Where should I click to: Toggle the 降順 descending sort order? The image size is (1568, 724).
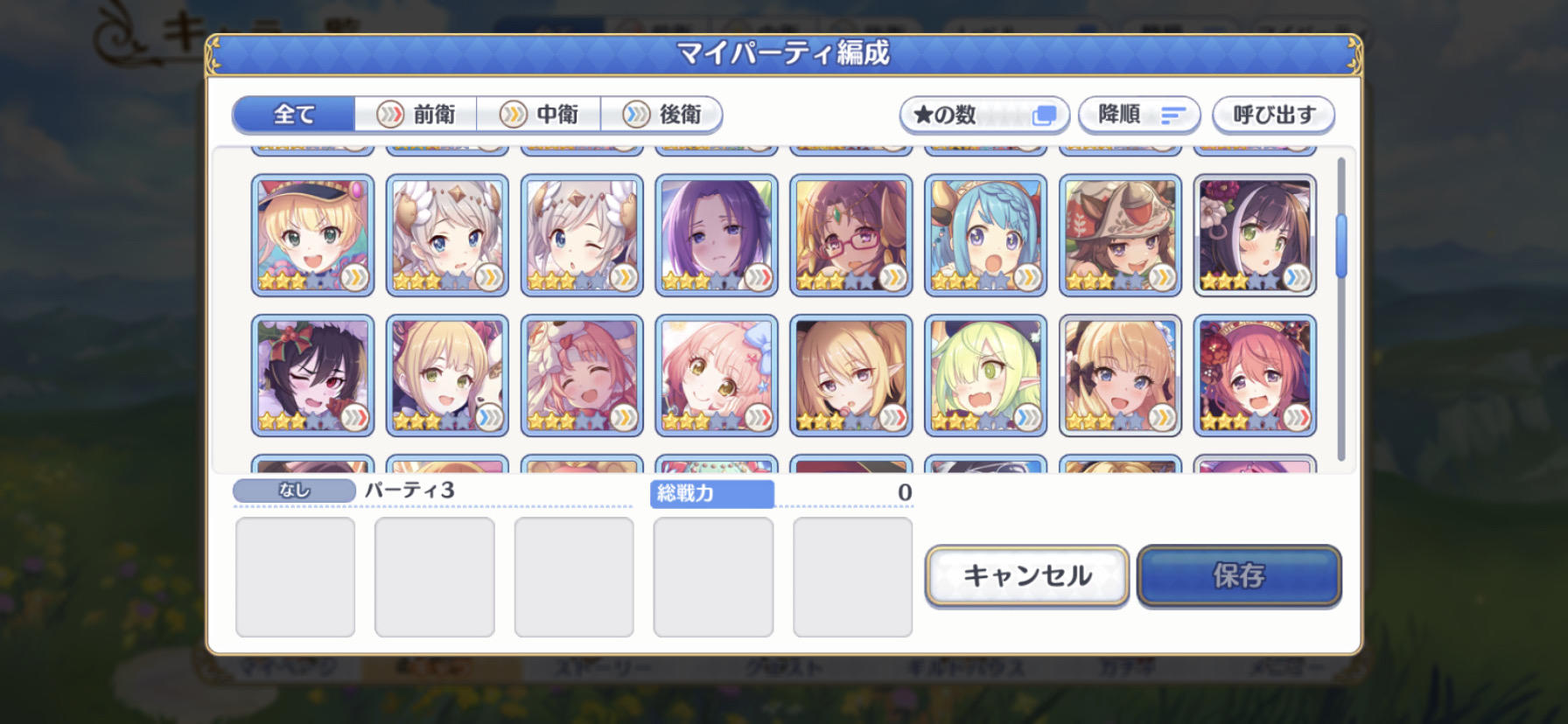[x=1138, y=115]
